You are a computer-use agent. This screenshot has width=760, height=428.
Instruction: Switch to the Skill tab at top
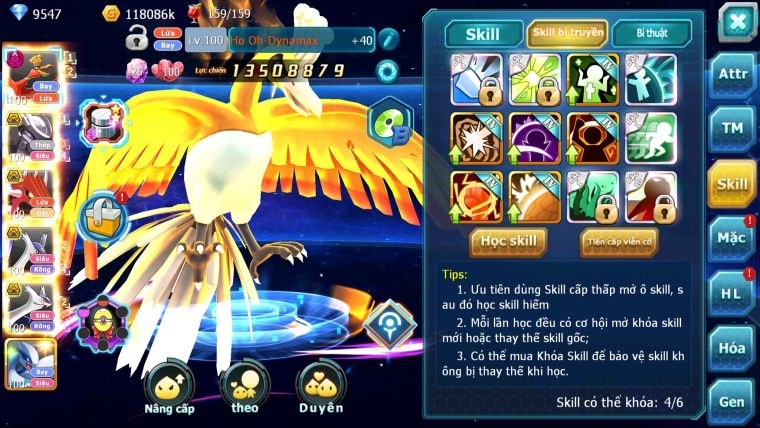click(x=483, y=33)
